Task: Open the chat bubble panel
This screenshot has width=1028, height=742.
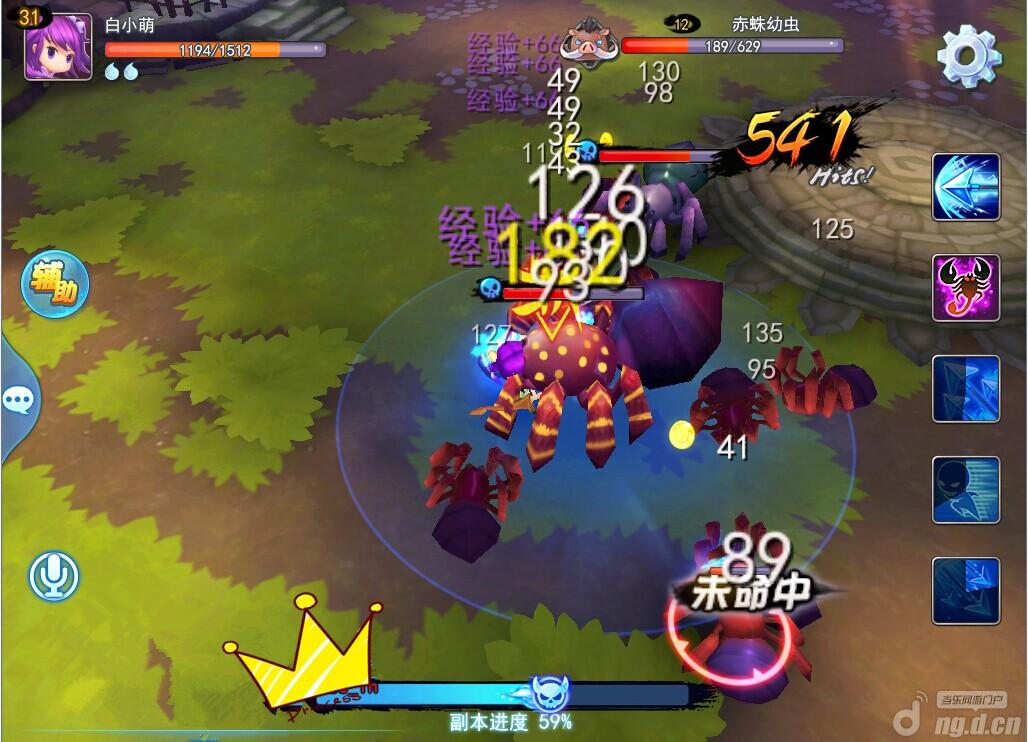Action: (19, 401)
